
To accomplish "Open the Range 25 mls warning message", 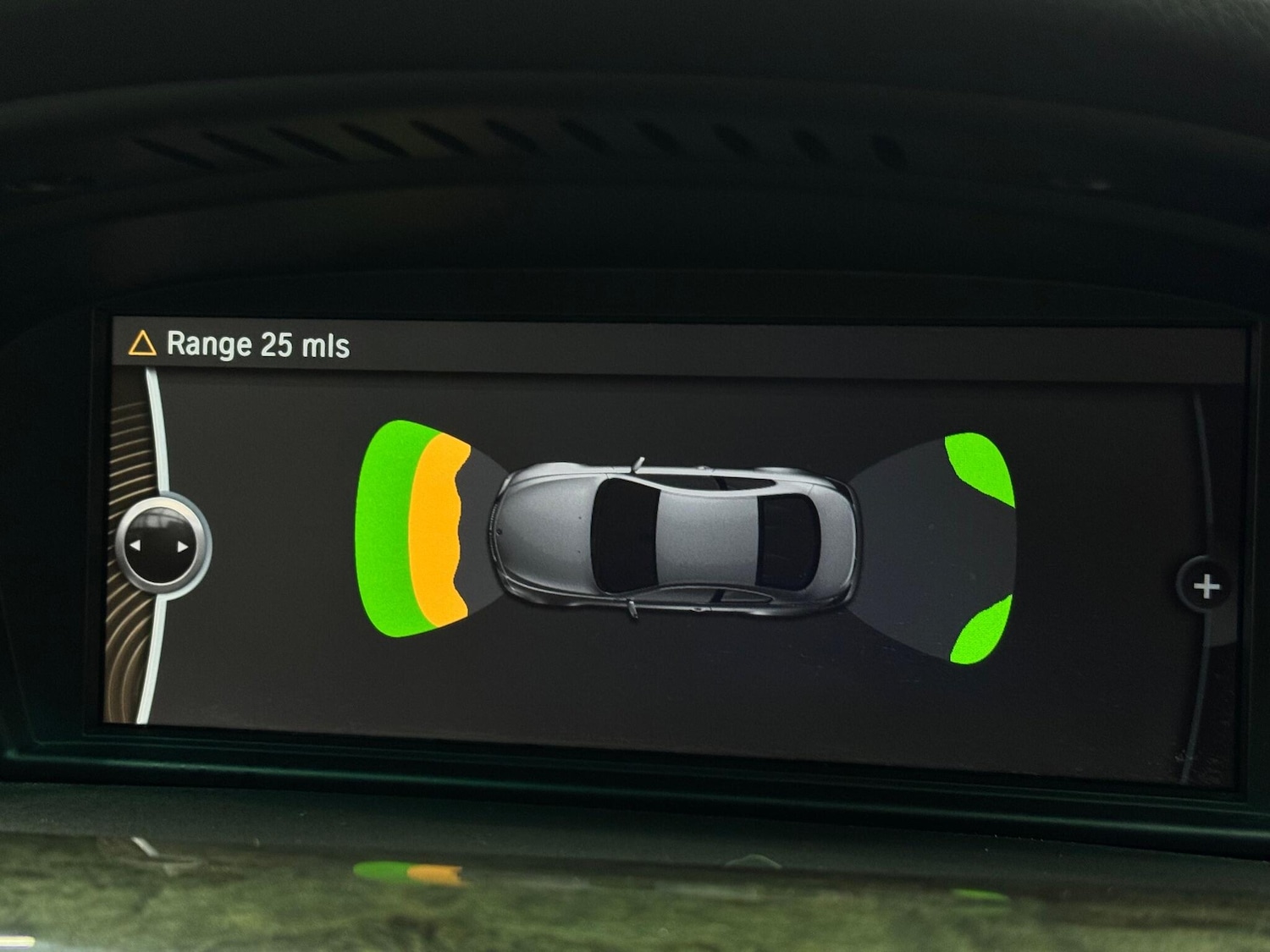I will pos(240,344).
